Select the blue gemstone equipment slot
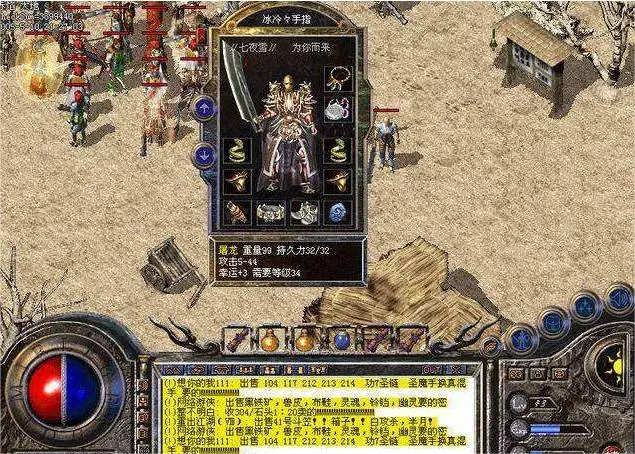Image resolution: width=635 pixels, height=454 pixels. point(338,212)
